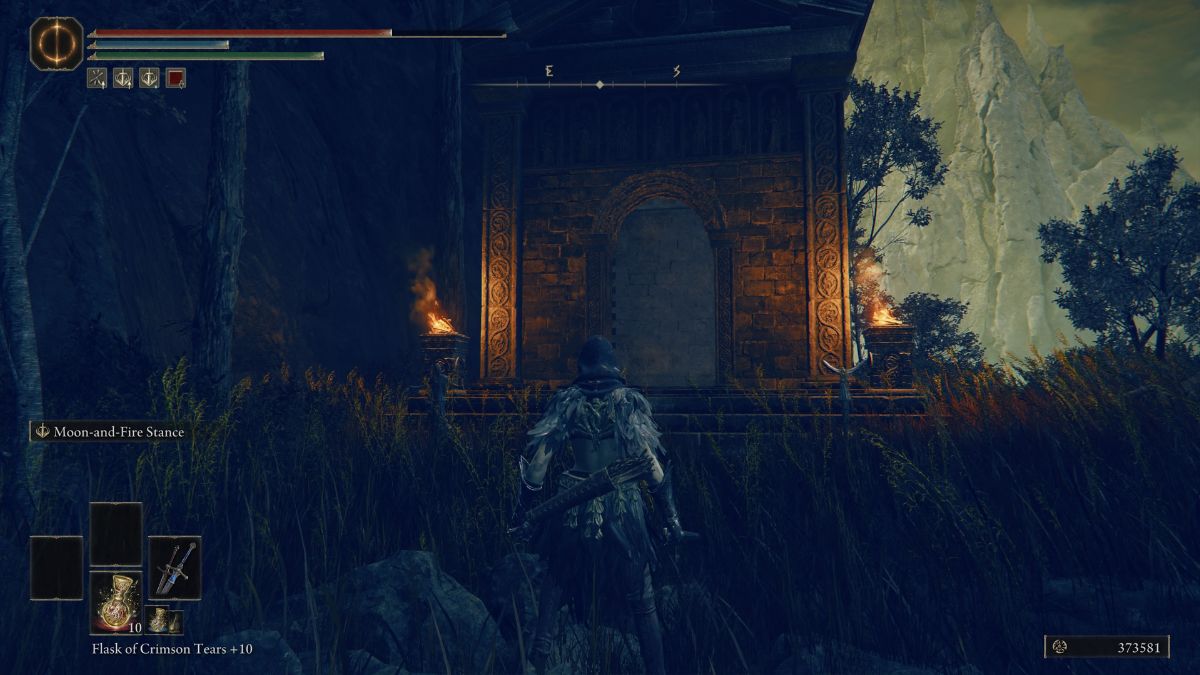Select the Moon-and-Fire Stance skill label
This screenshot has width=1200, height=675.
point(108,432)
